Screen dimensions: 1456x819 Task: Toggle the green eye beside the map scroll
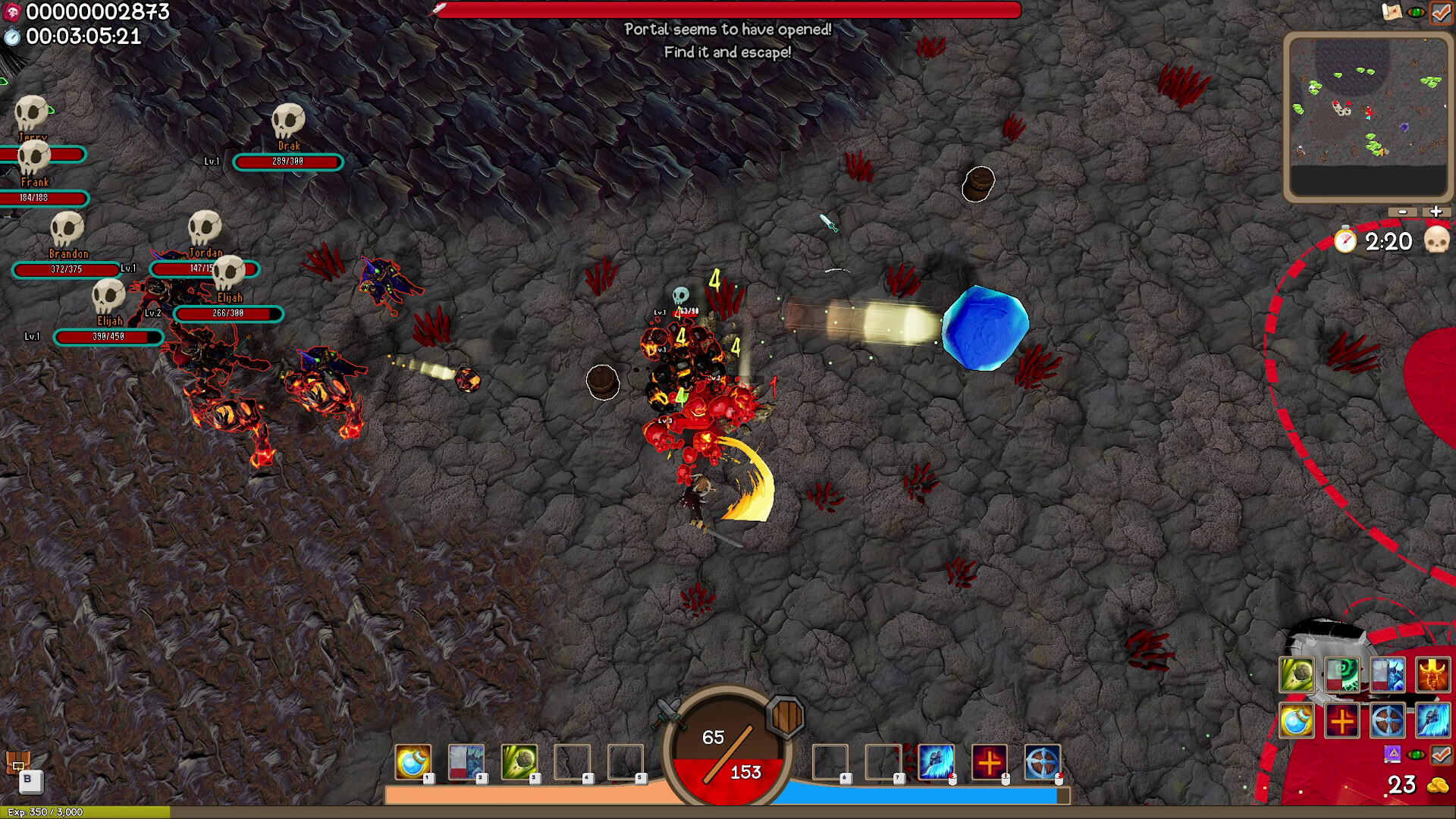(1416, 12)
